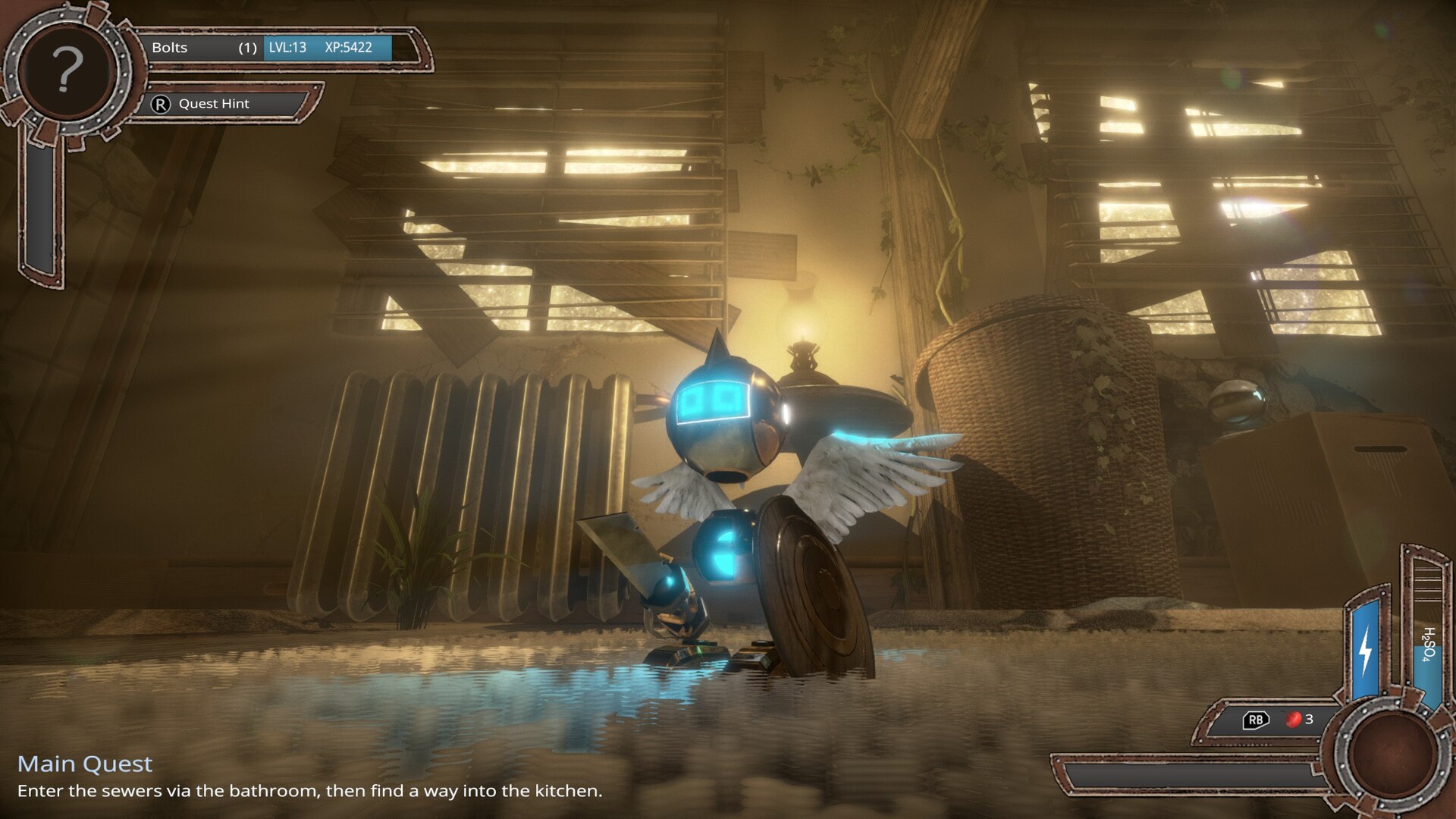Click the question mark quest icon
This screenshot has height=819, width=1456.
click(x=67, y=71)
